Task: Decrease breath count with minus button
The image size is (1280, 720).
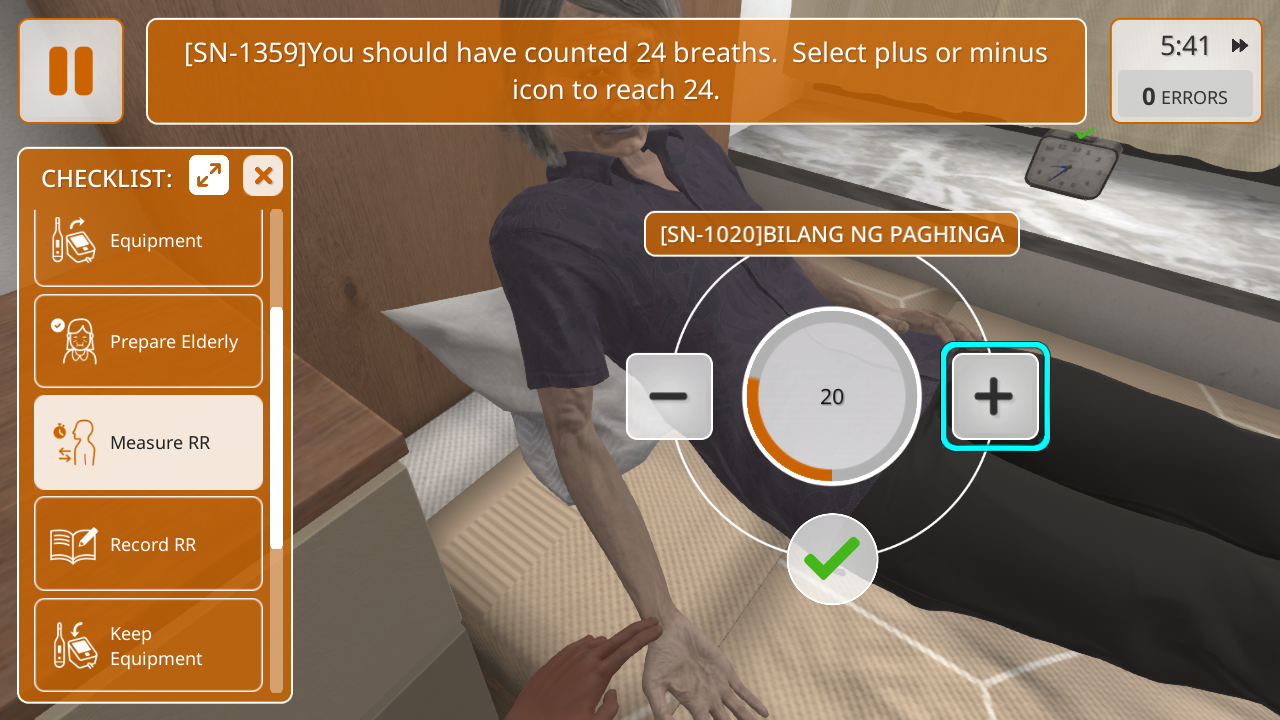Action: click(x=669, y=396)
